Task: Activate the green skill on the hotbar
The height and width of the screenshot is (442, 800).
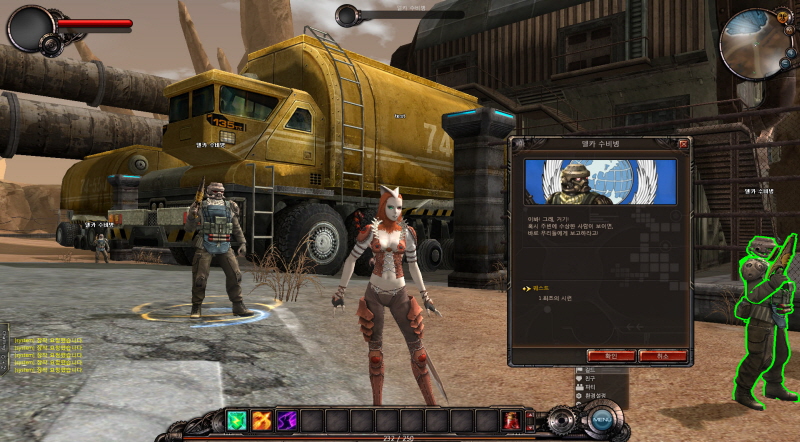Action: pos(237,420)
